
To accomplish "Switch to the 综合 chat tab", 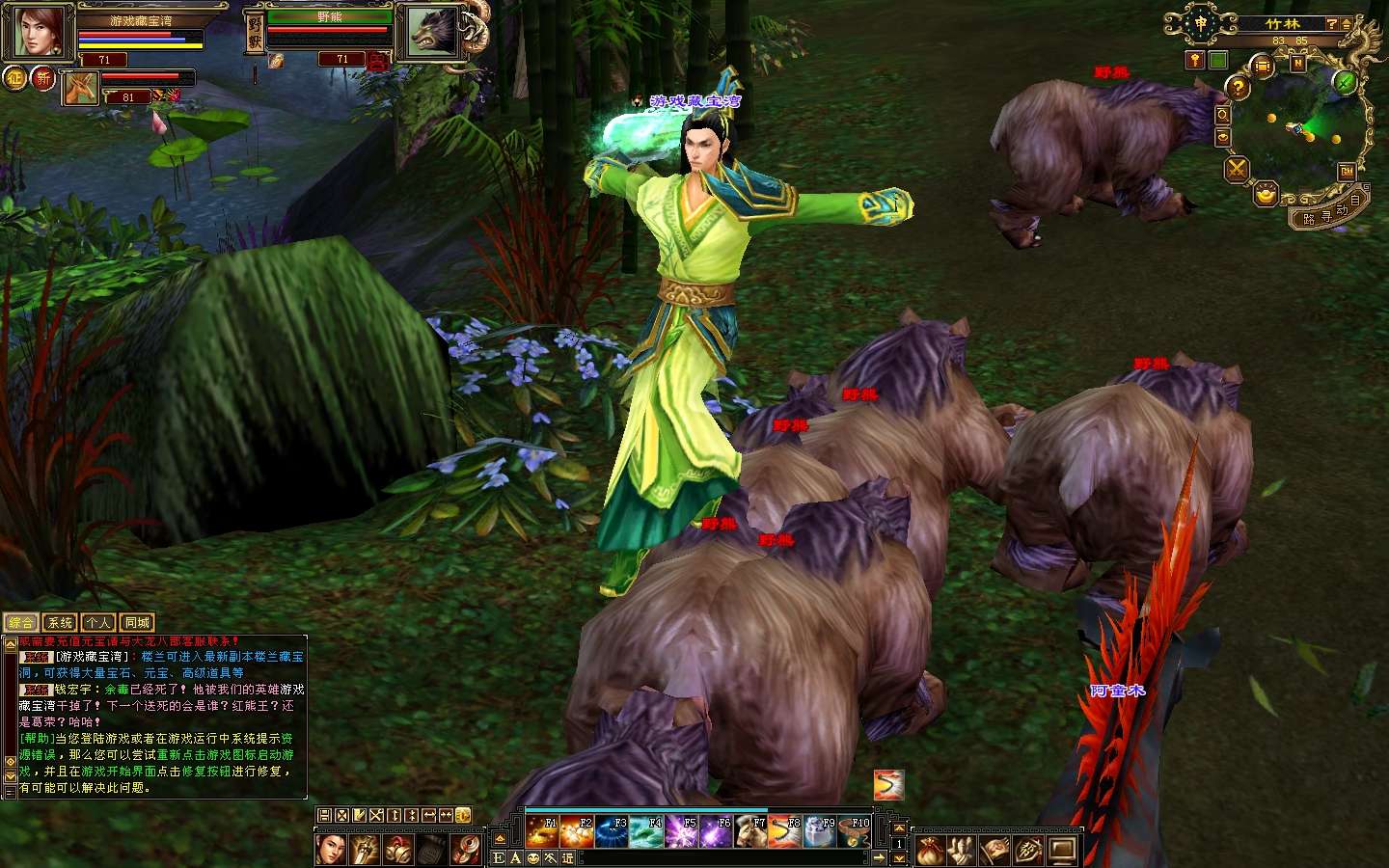I will tap(21, 623).
